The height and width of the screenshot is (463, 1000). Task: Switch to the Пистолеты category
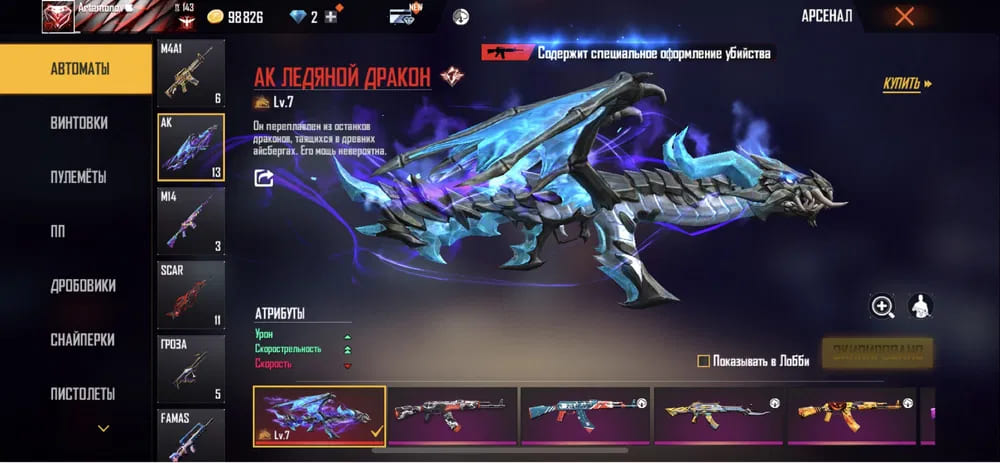78,393
